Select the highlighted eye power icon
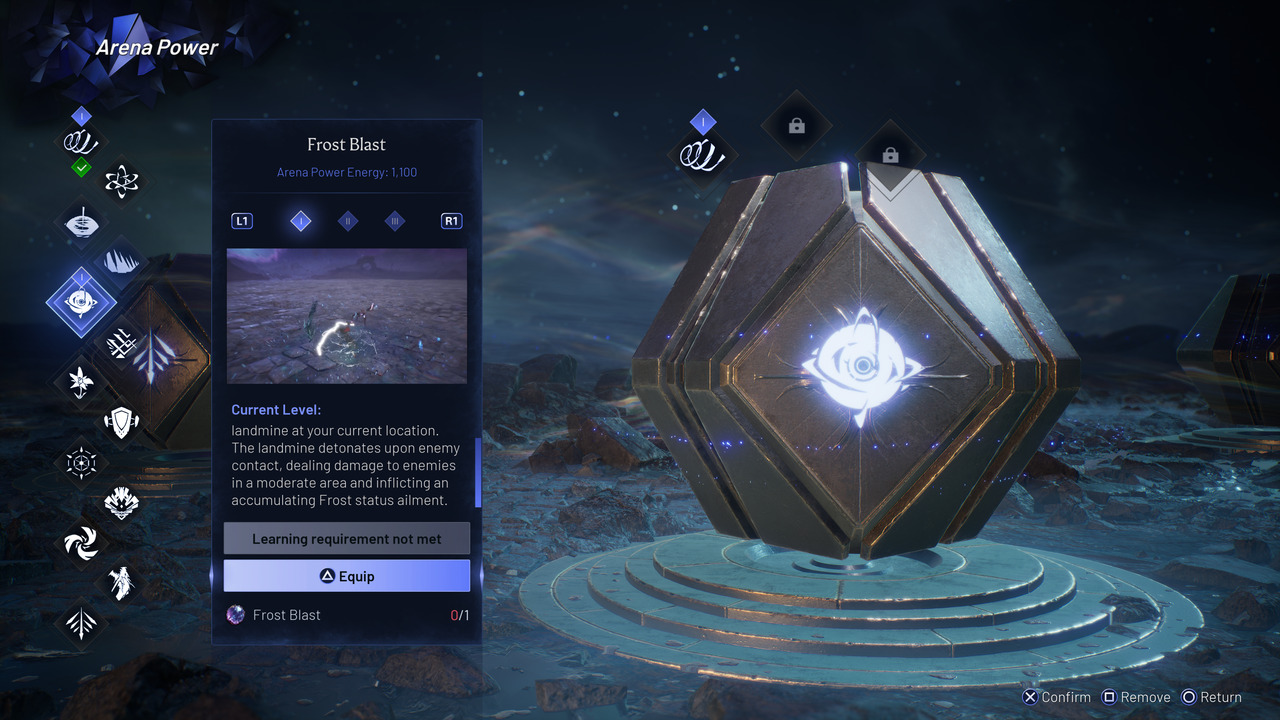 [x=81, y=301]
